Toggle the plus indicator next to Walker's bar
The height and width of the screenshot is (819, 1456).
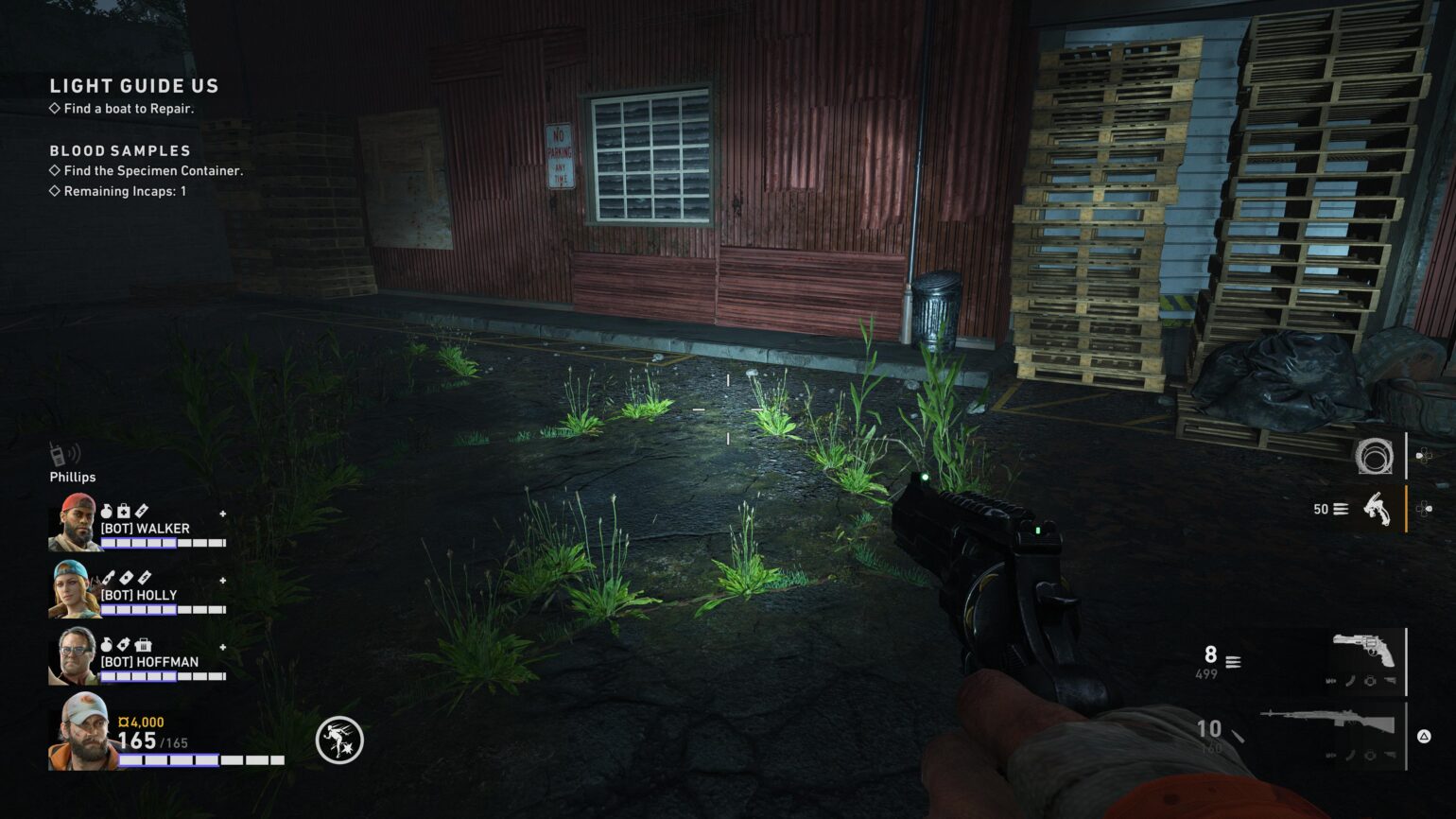click(x=223, y=514)
